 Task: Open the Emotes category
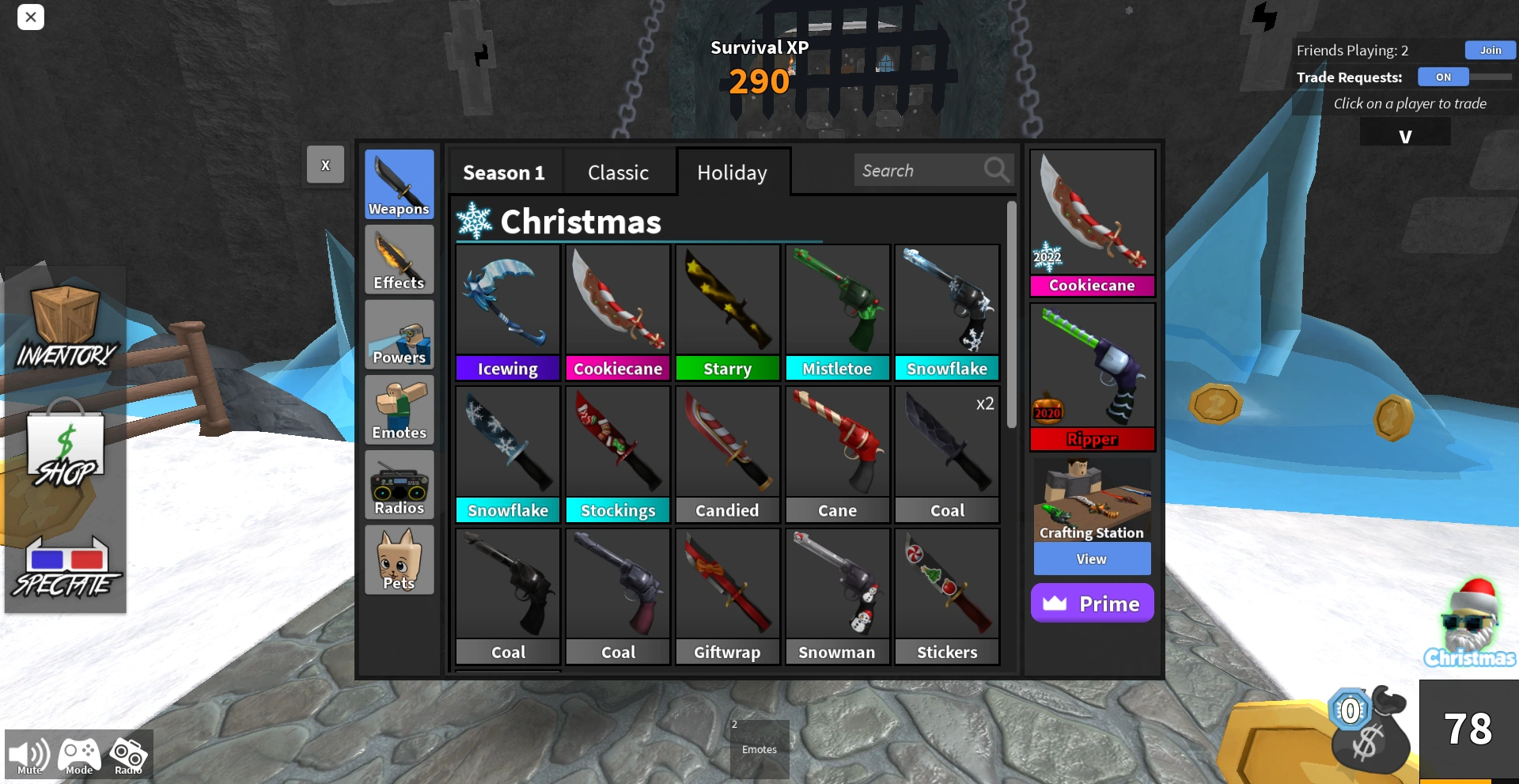399,409
